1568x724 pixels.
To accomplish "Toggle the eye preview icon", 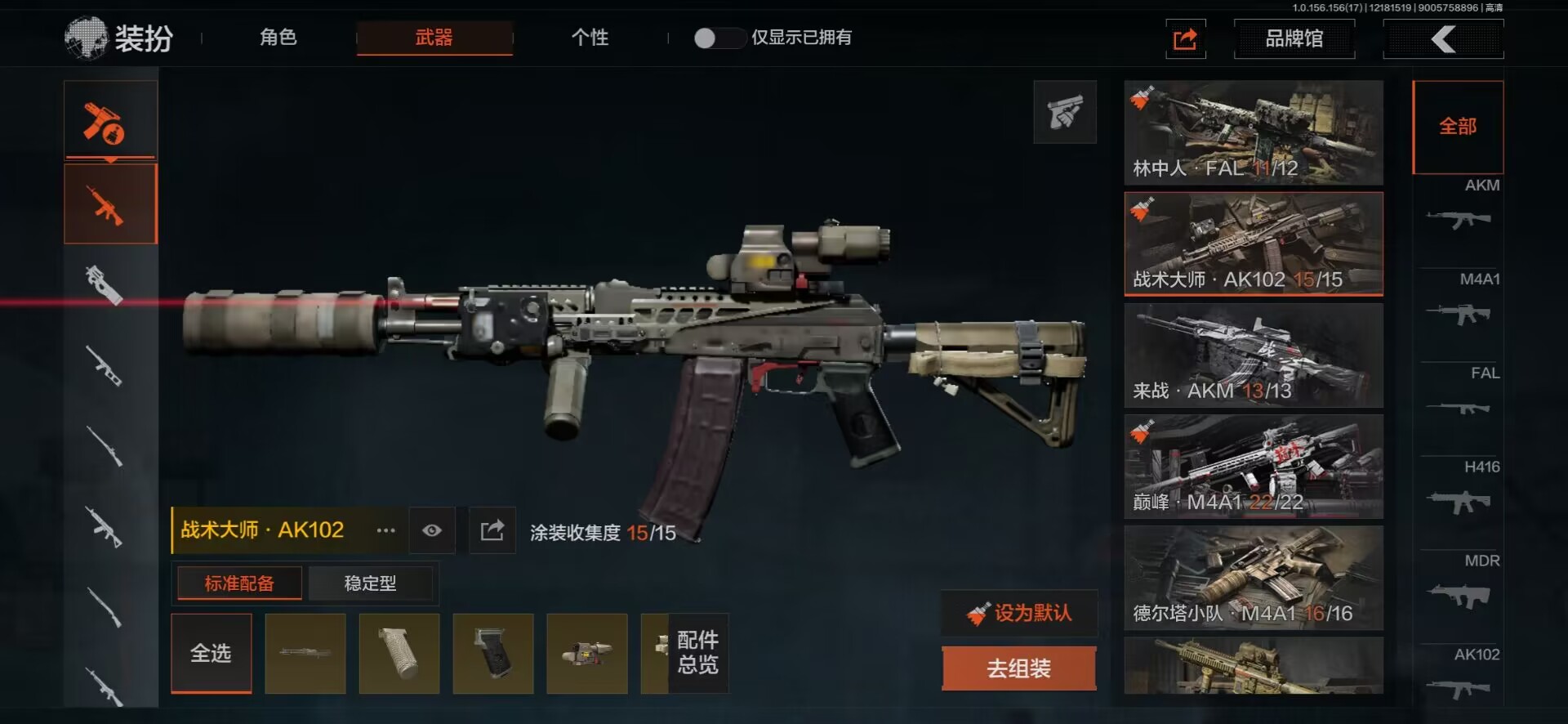I will [x=432, y=530].
